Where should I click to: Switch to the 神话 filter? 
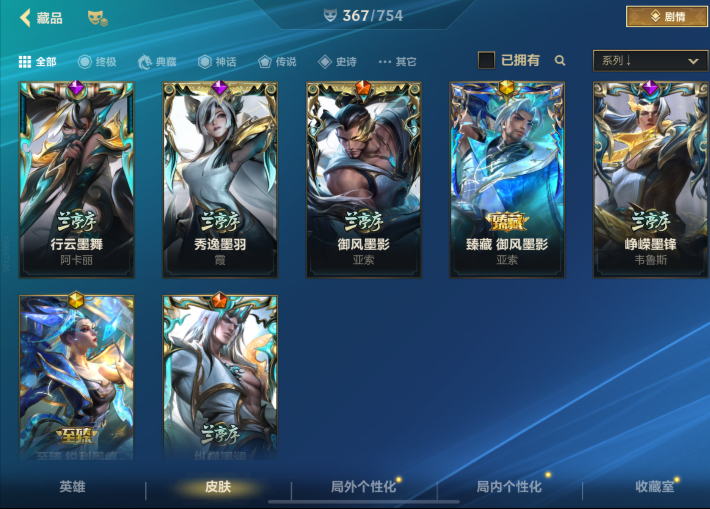tap(217, 61)
